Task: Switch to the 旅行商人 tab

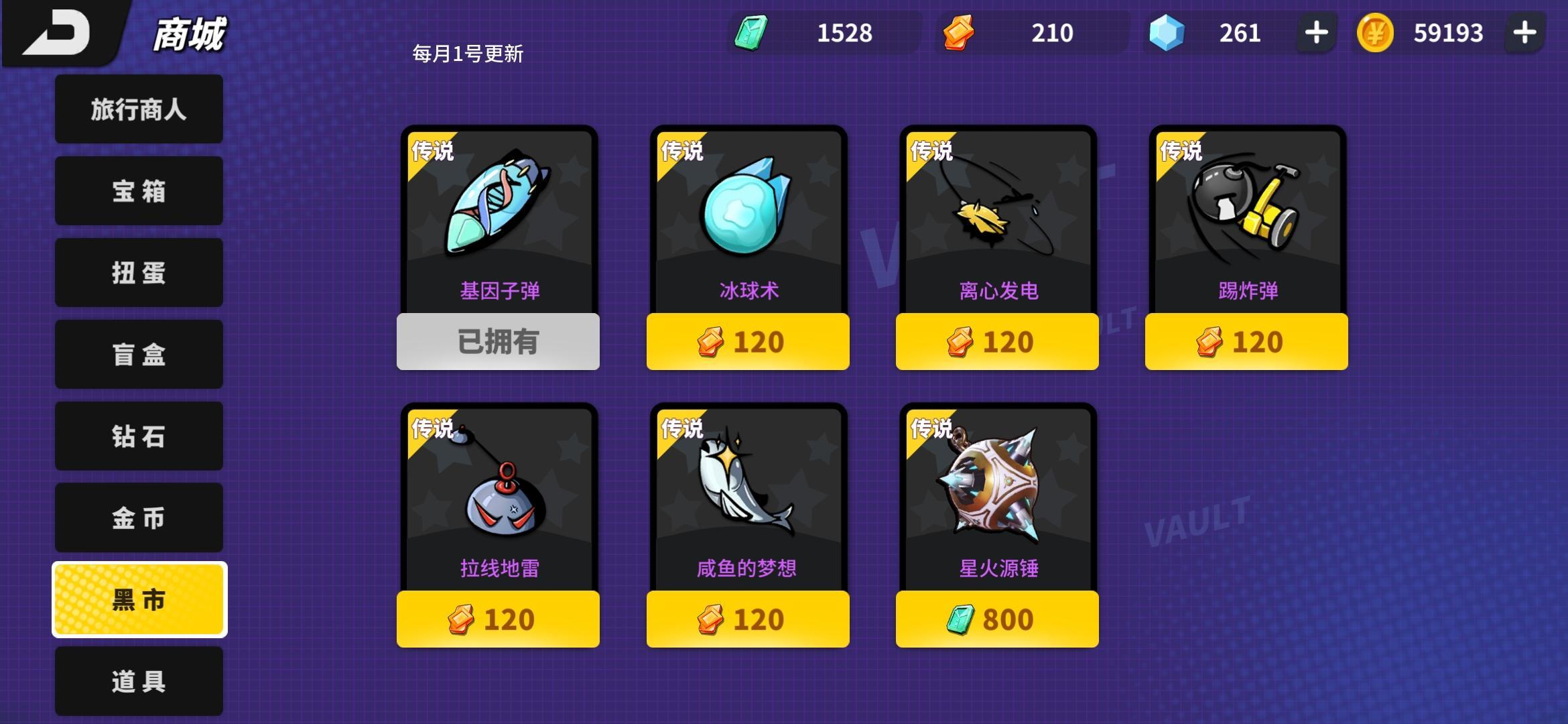Action: pos(138,109)
